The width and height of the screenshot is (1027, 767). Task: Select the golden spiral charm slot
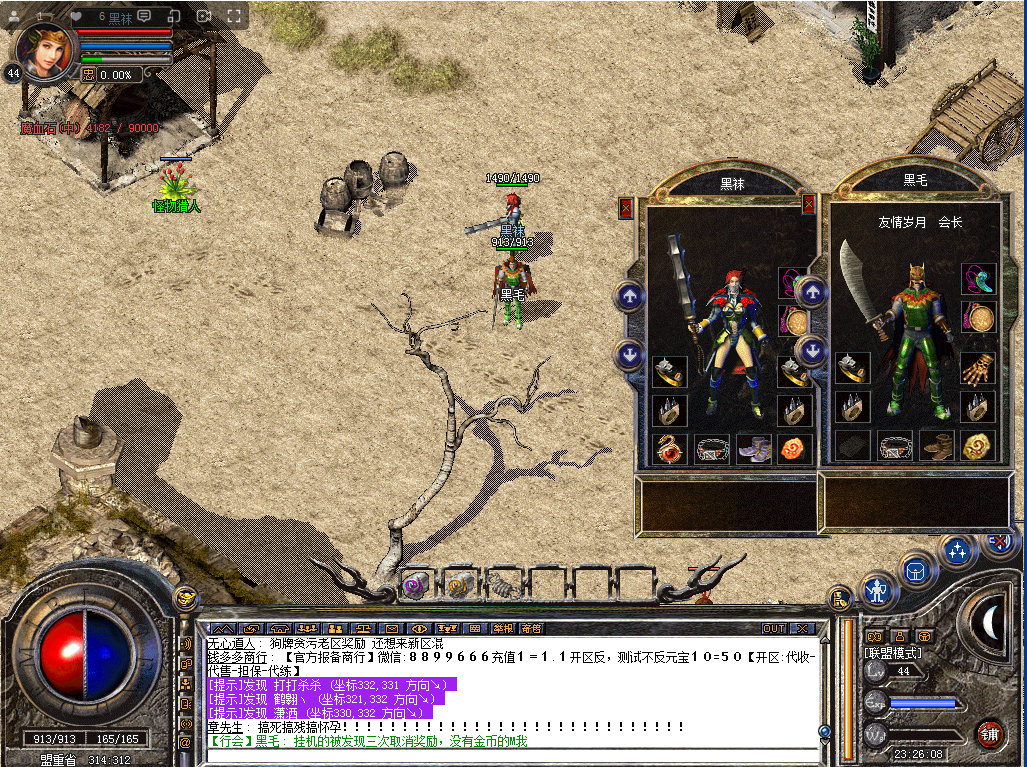(x=977, y=446)
